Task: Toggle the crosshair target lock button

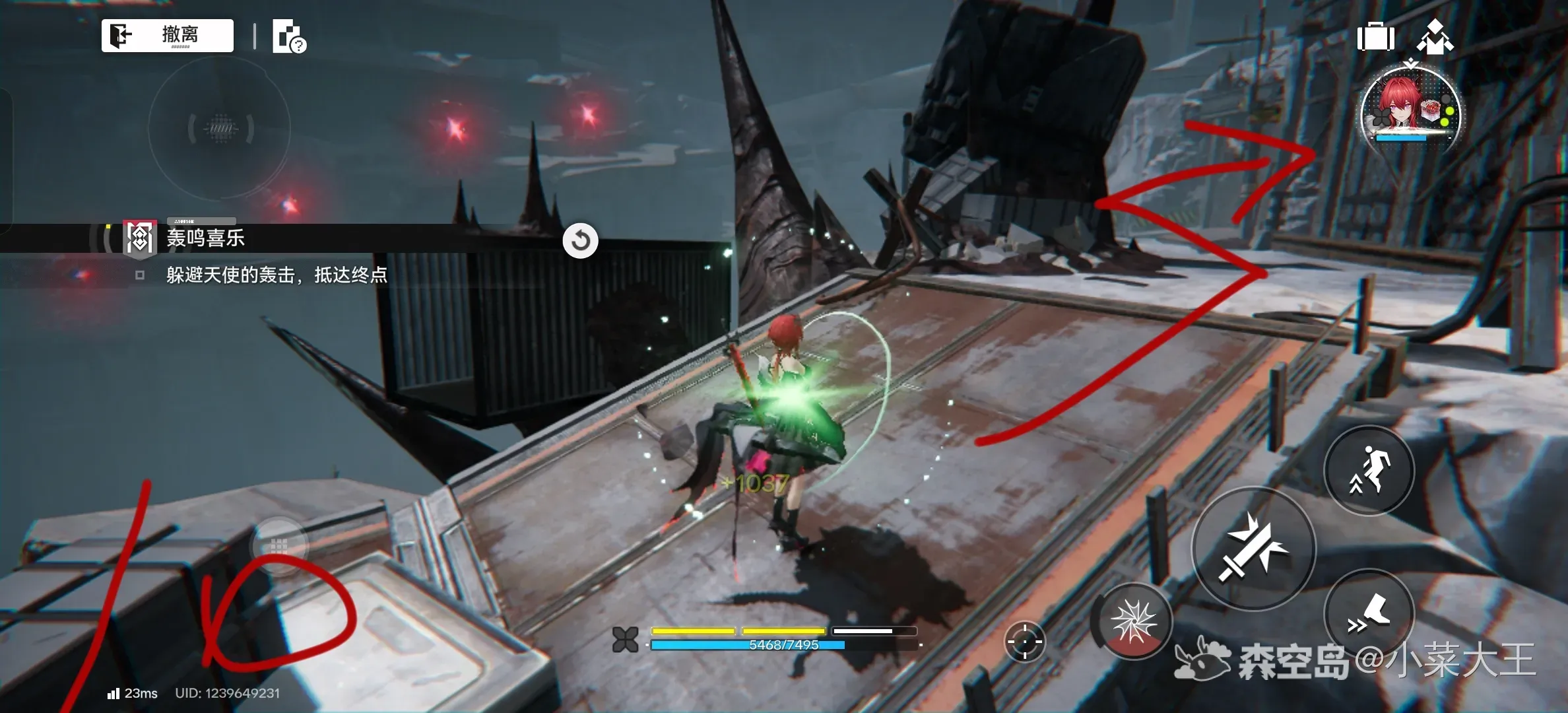Action: click(1024, 640)
